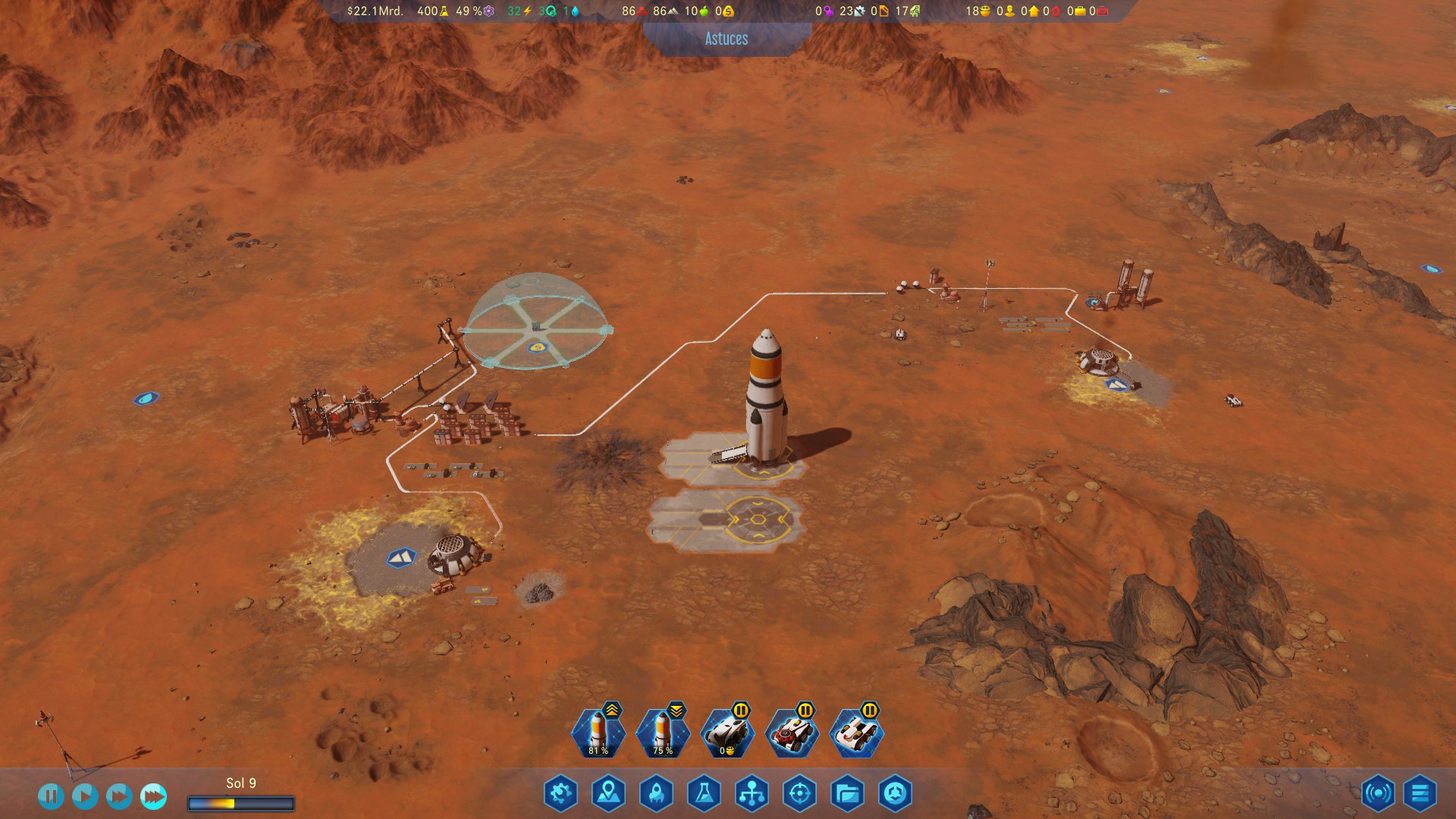Select the rocket at 75 percent
This screenshot has height=819, width=1456.
[663, 733]
